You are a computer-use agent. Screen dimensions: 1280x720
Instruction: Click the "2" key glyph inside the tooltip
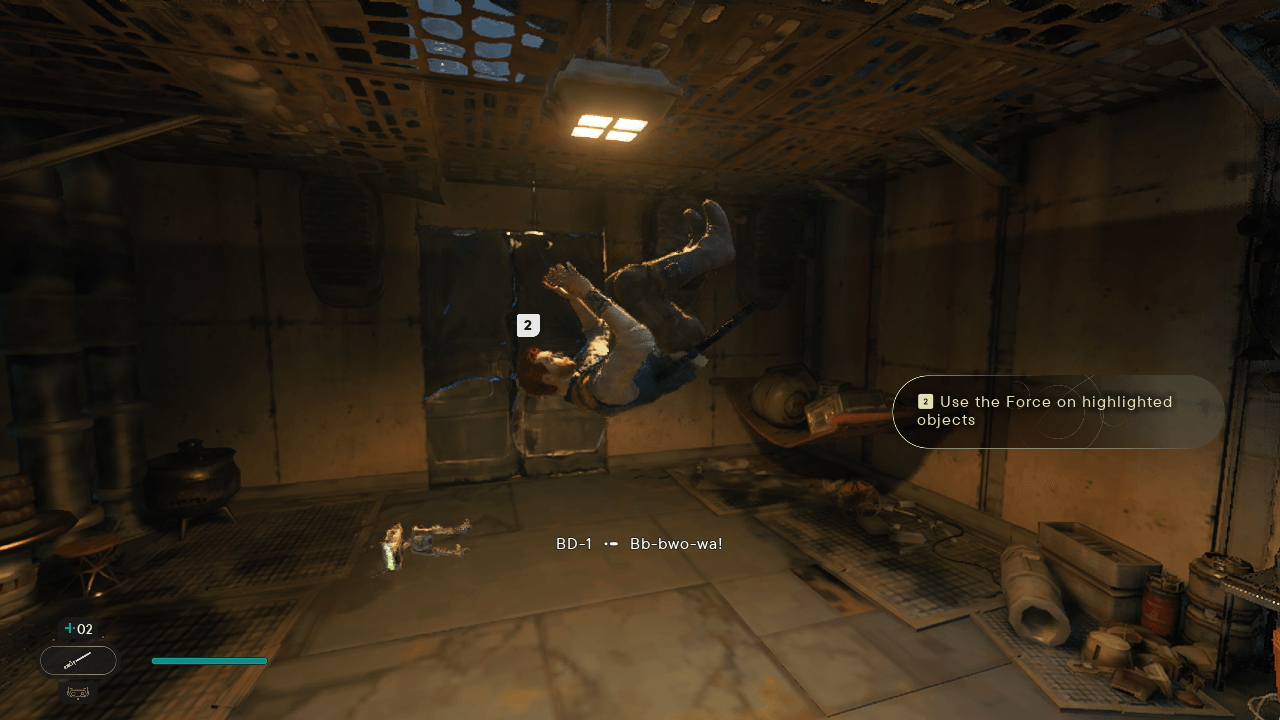tap(925, 401)
